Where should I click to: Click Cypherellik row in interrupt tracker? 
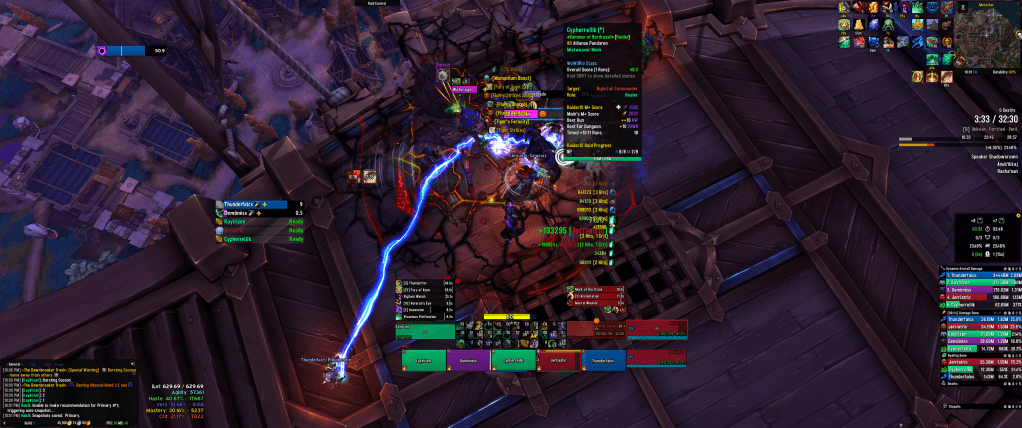260,240
